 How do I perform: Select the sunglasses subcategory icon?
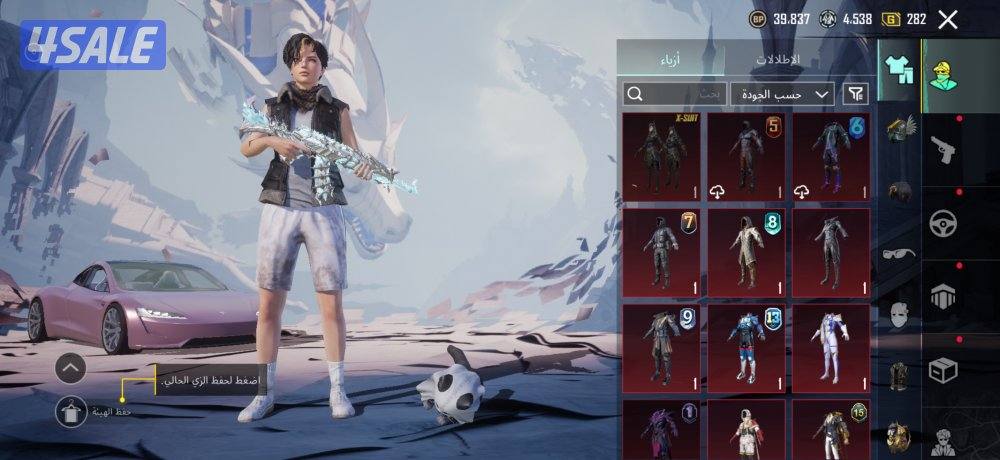898,253
